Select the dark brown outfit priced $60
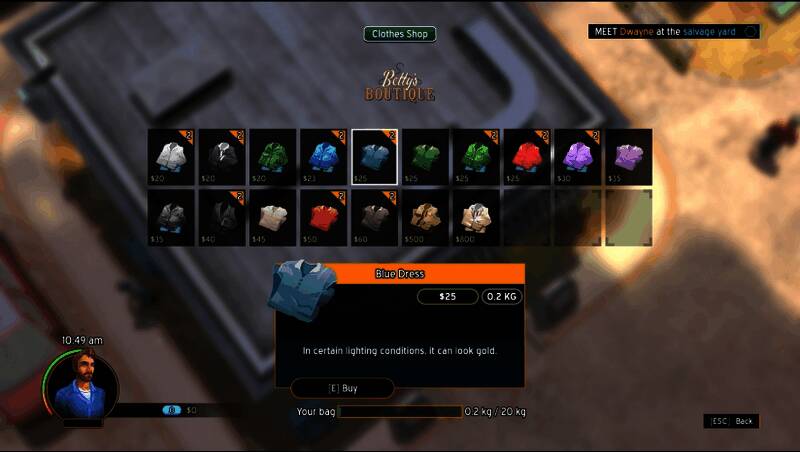 (x=376, y=217)
